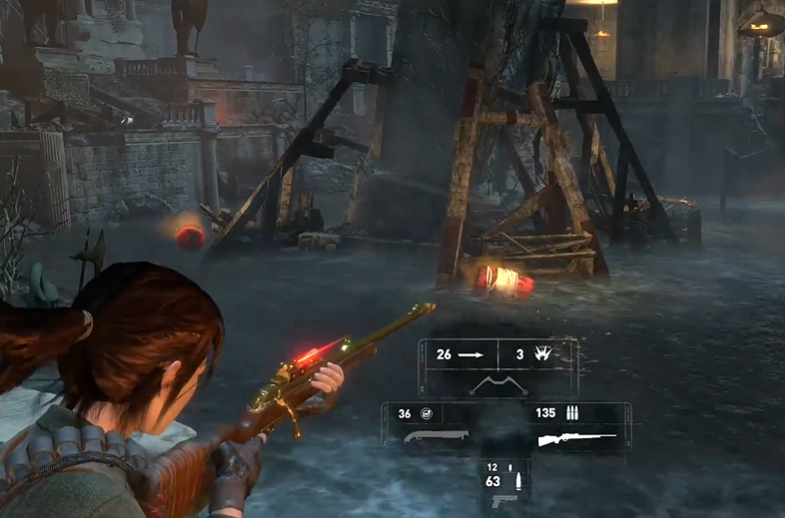The width and height of the screenshot is (785, 518).
Task: Choose the white rifle weapon
Action: (x=575, y=438)
